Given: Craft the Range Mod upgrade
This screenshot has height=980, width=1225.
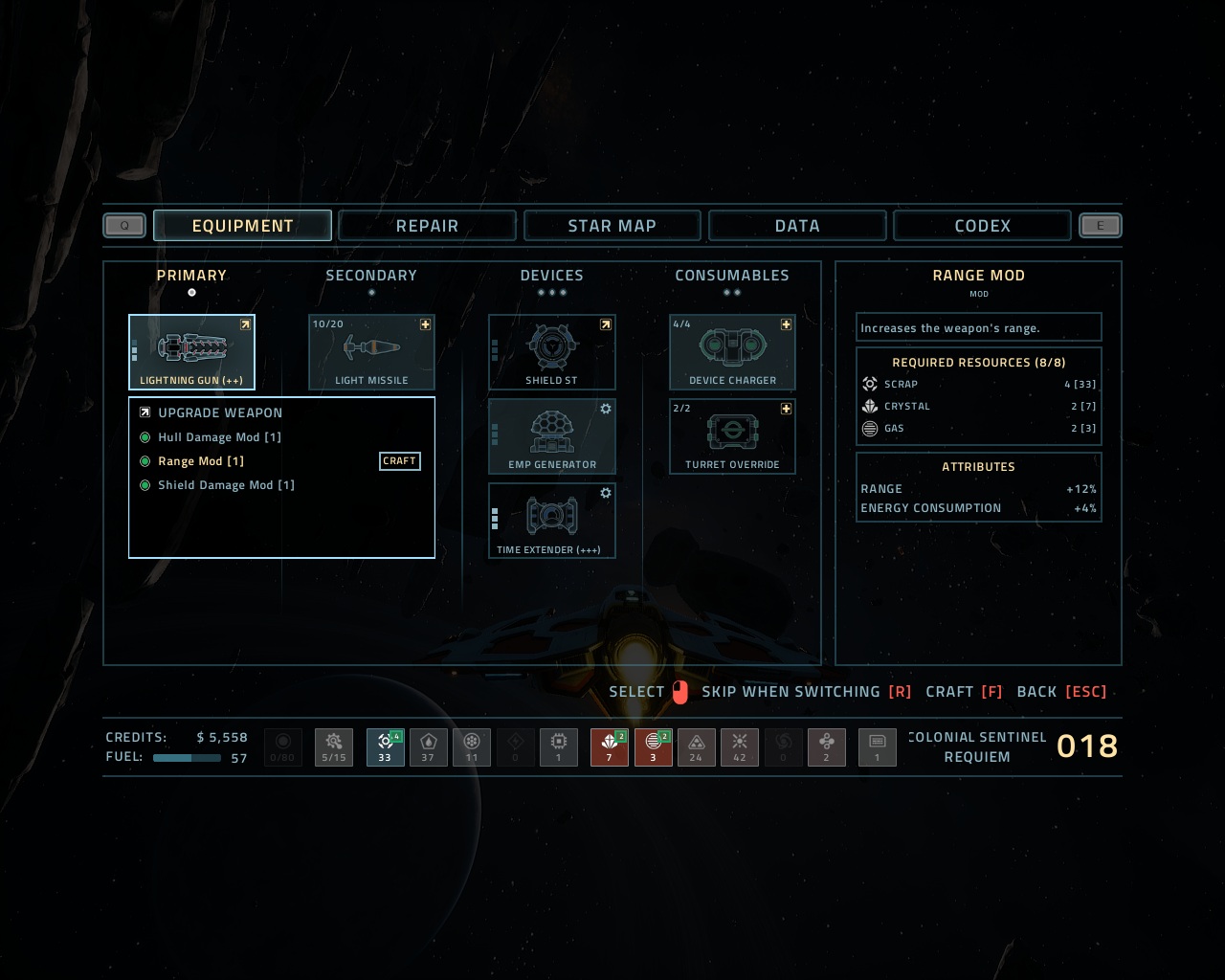Looking at the screenshot, I should (x=399, y=461).
